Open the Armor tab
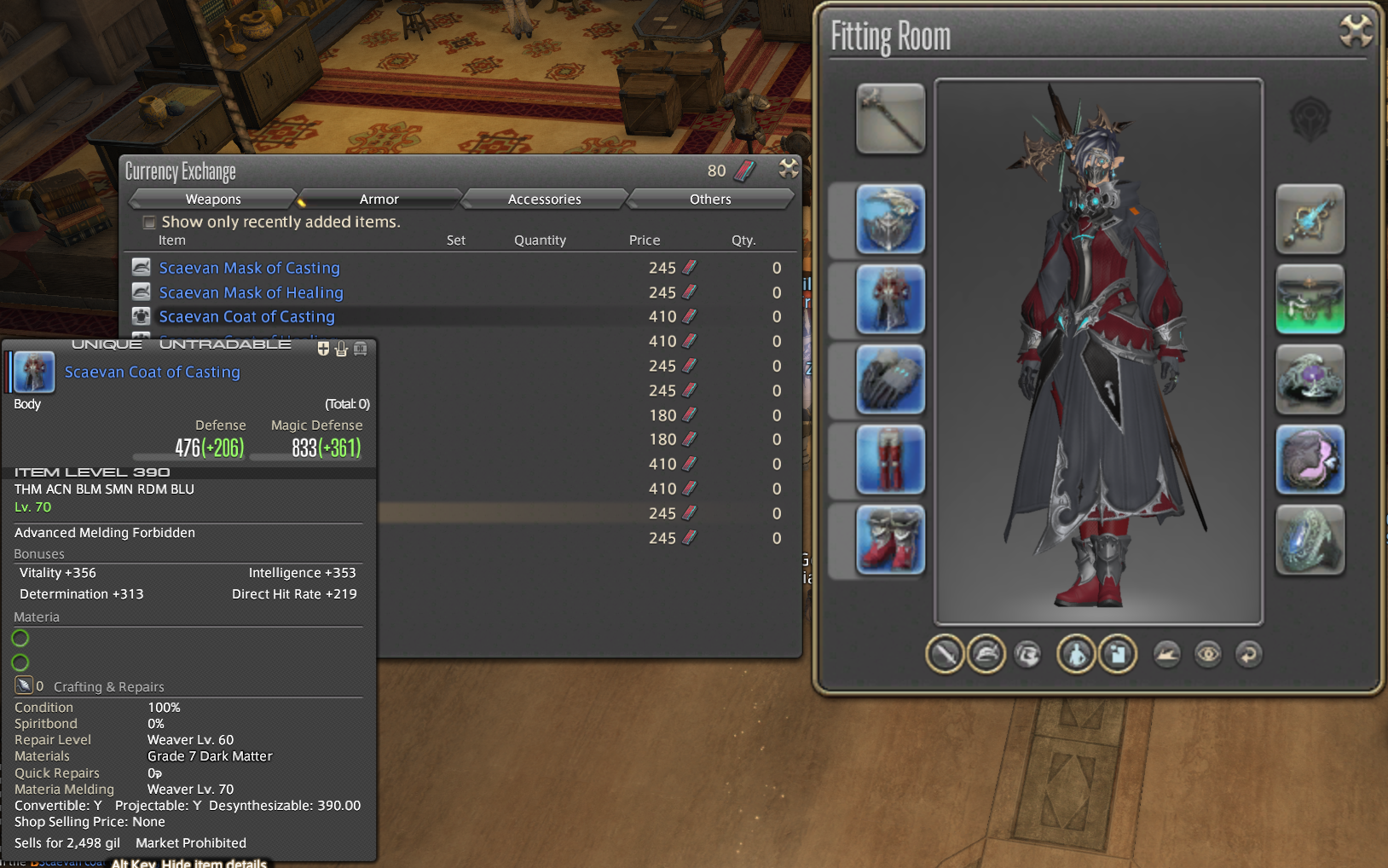 (x=379, y=200)
